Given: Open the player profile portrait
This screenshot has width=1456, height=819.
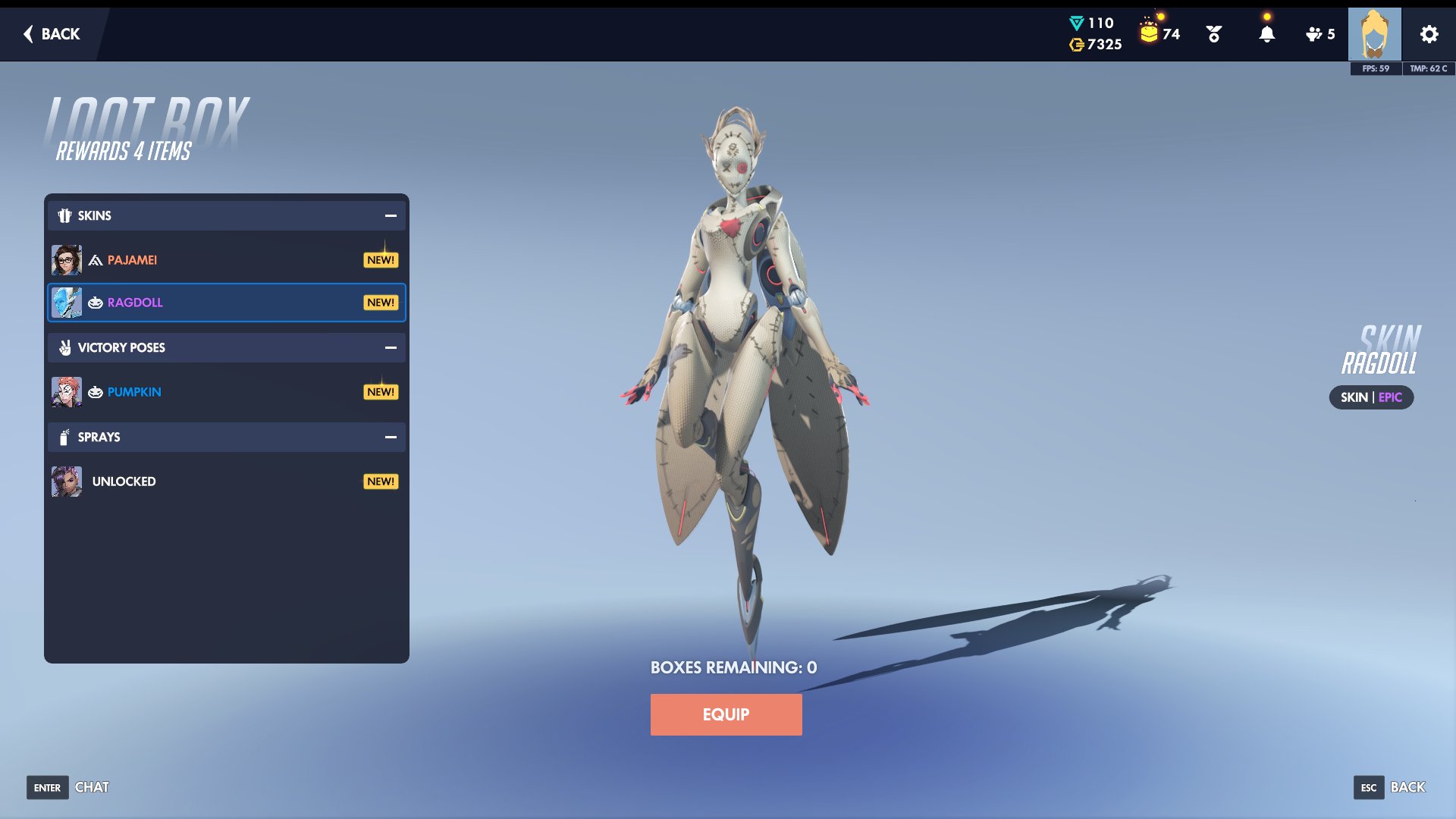Looking at the screenshot, I should point(1374,34).
